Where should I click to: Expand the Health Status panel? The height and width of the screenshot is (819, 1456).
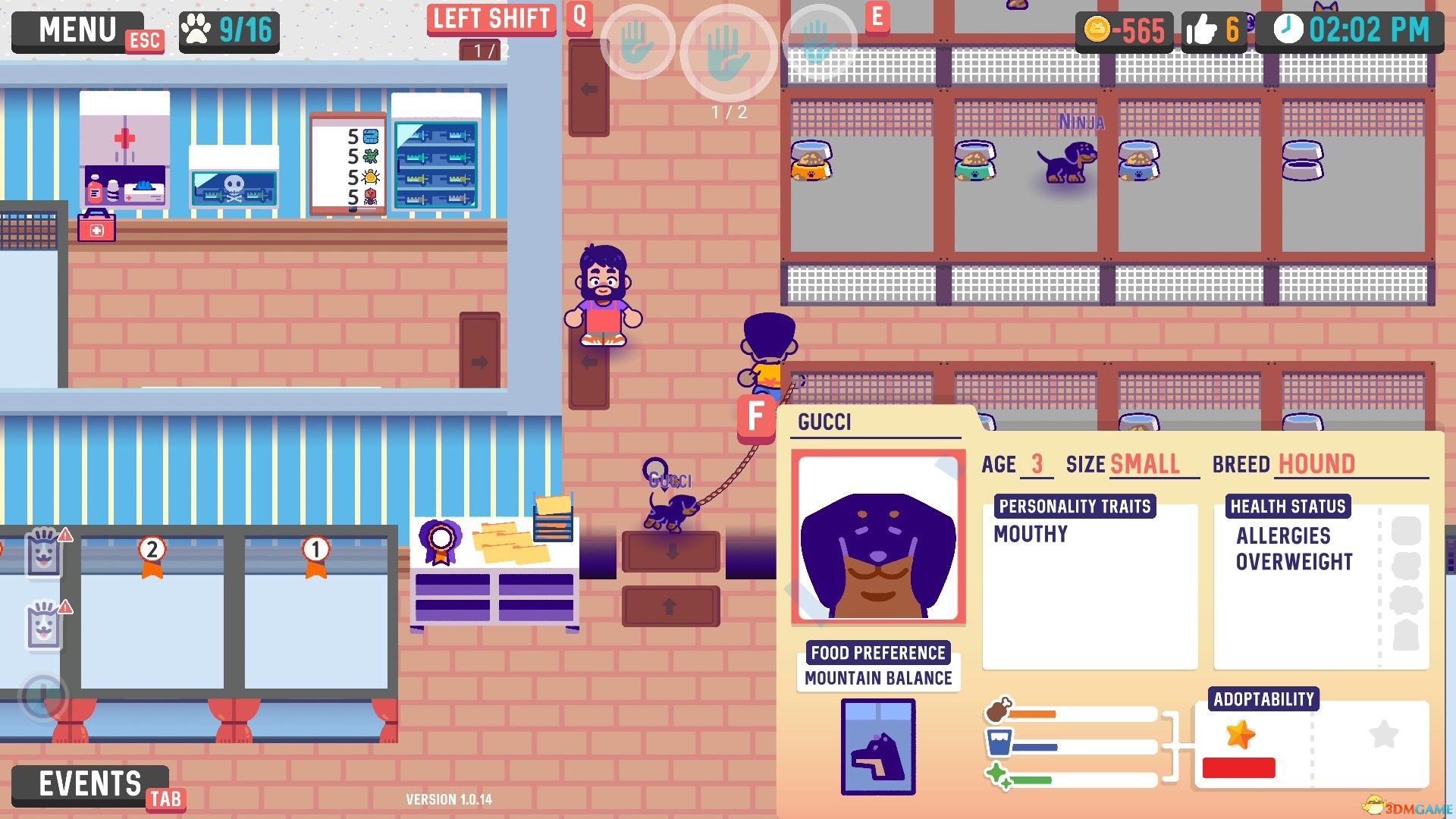1289,506
